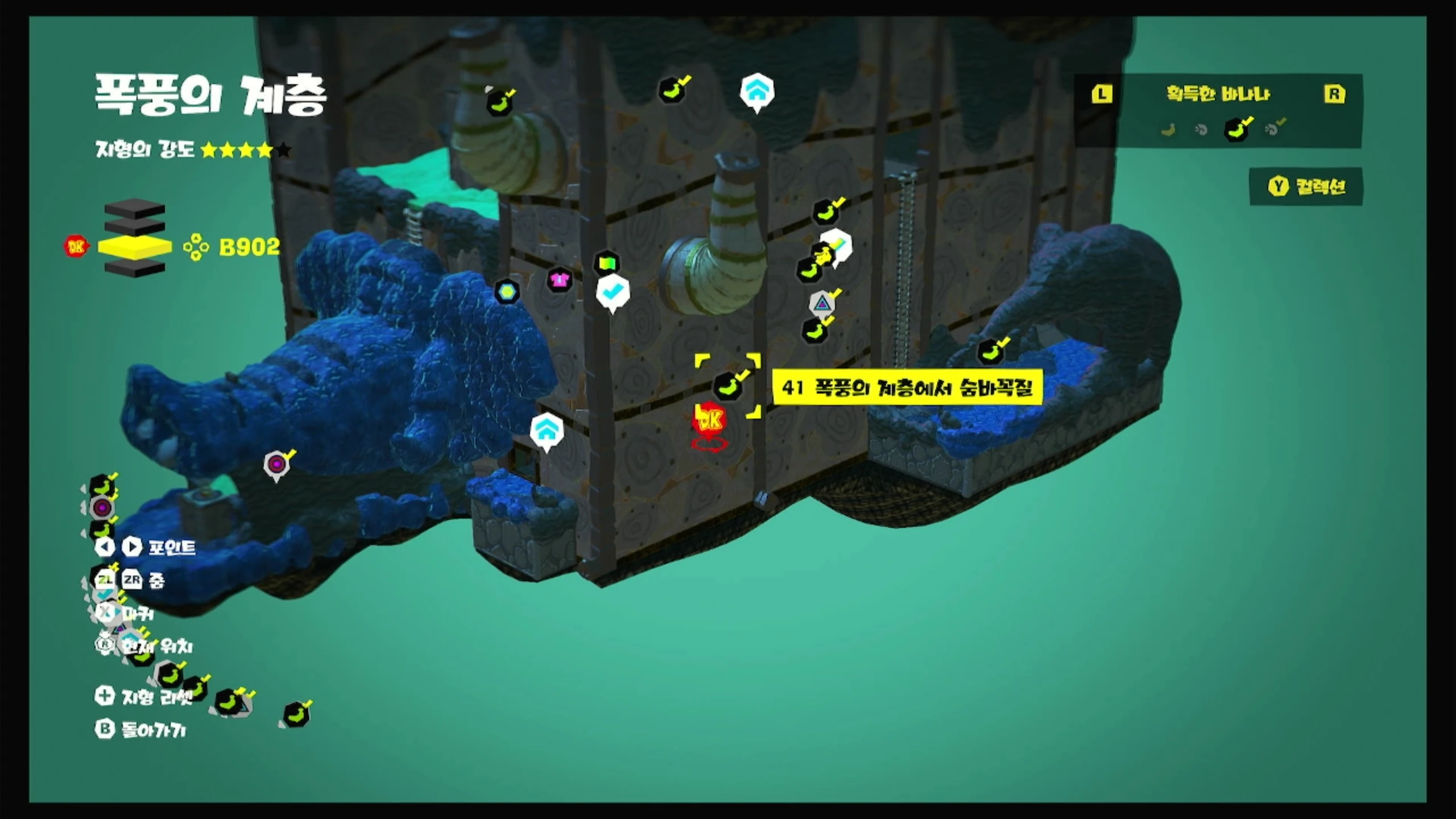The width and height of the screenshot is (1456, 819).
Task: Pick the green flag map marker
Action: [606, 264]
